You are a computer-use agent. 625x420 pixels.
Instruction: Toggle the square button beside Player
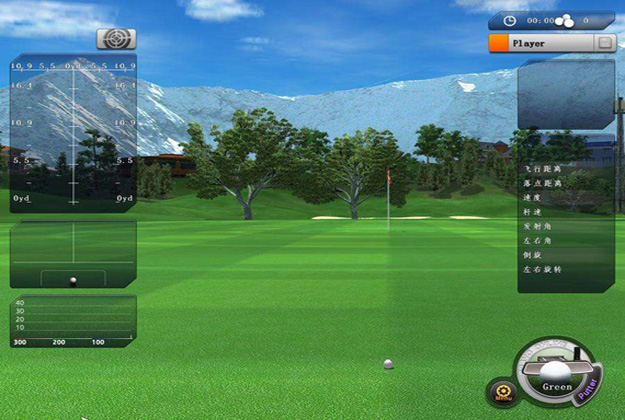(604, 43)
